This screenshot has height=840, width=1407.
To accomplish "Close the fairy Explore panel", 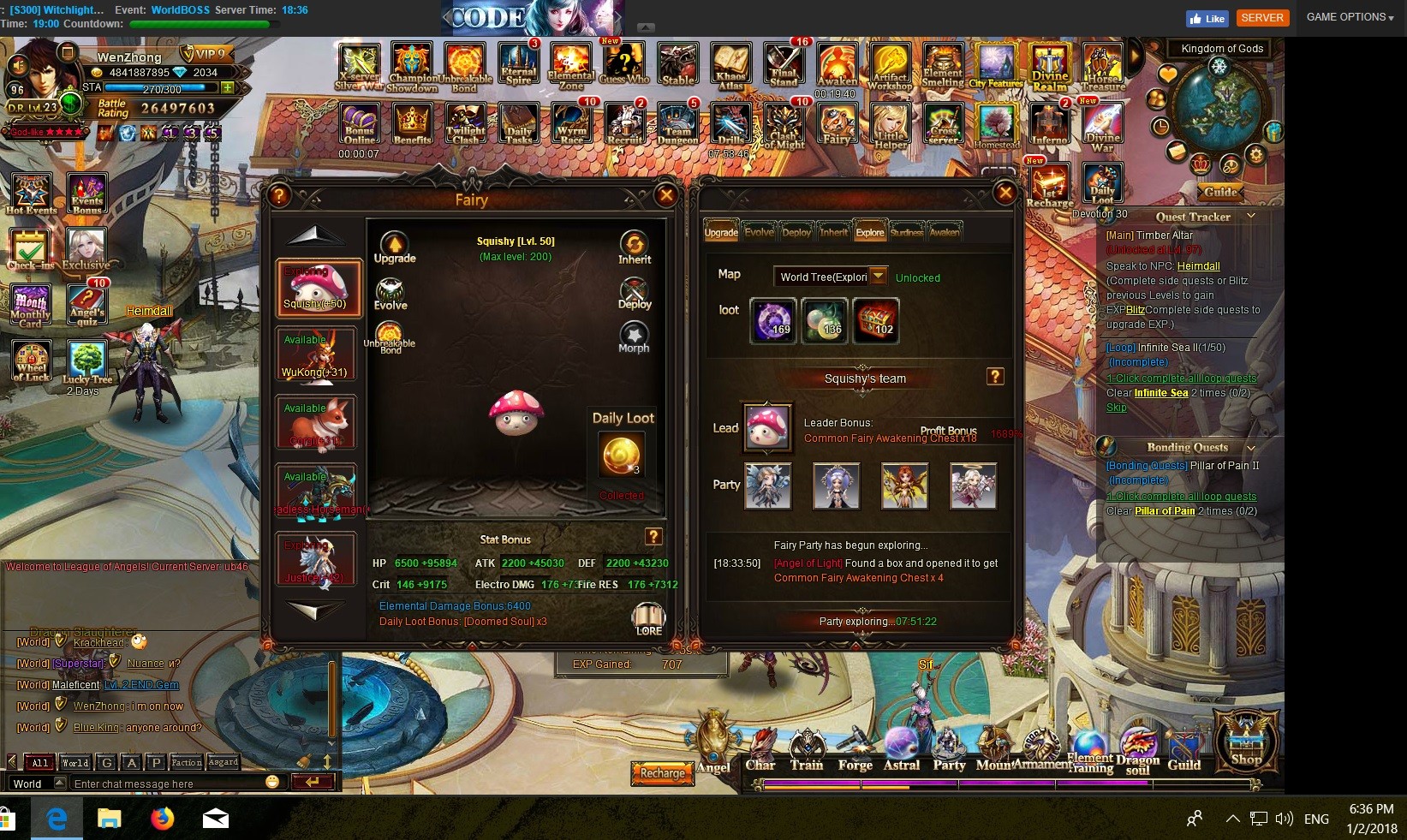I will click(x=1005, y=194).
